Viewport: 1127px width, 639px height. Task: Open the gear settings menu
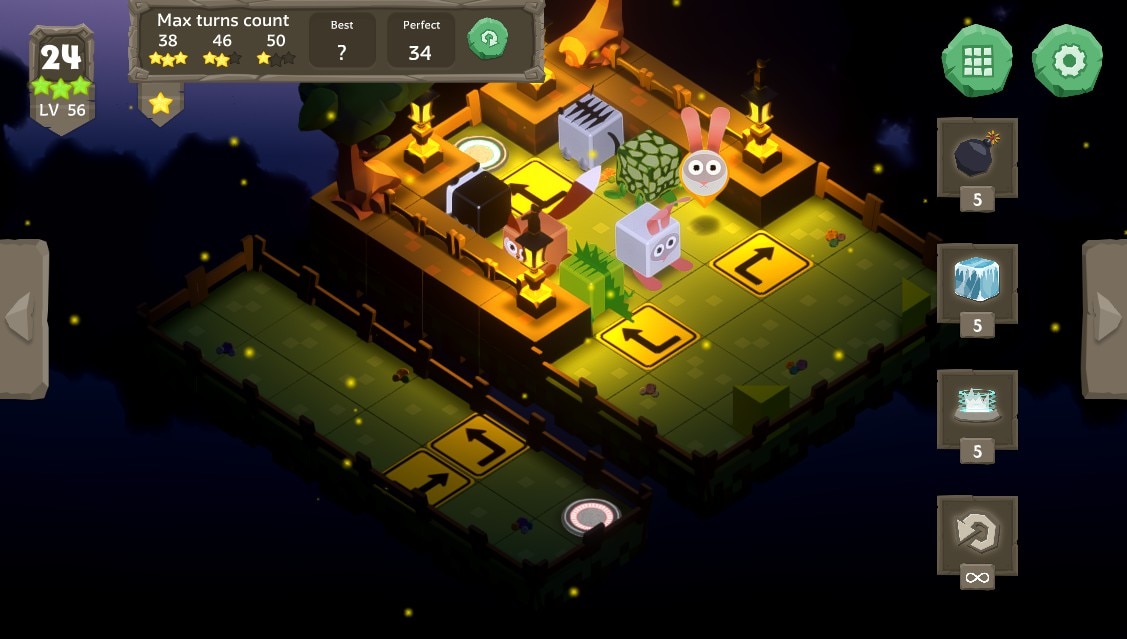coord(1067,61)
